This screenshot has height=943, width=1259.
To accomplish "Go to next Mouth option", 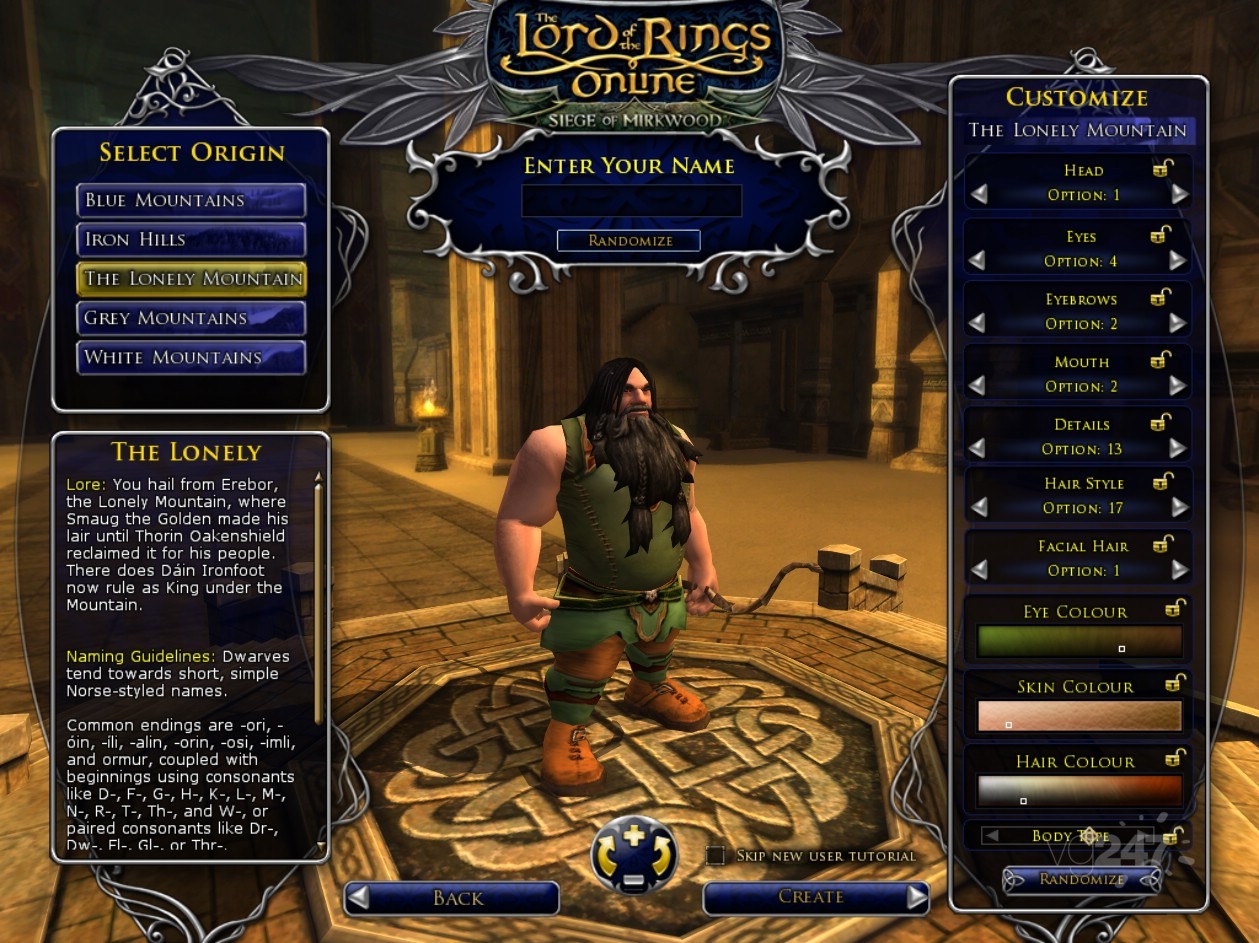I will (x=1180, y=386).
